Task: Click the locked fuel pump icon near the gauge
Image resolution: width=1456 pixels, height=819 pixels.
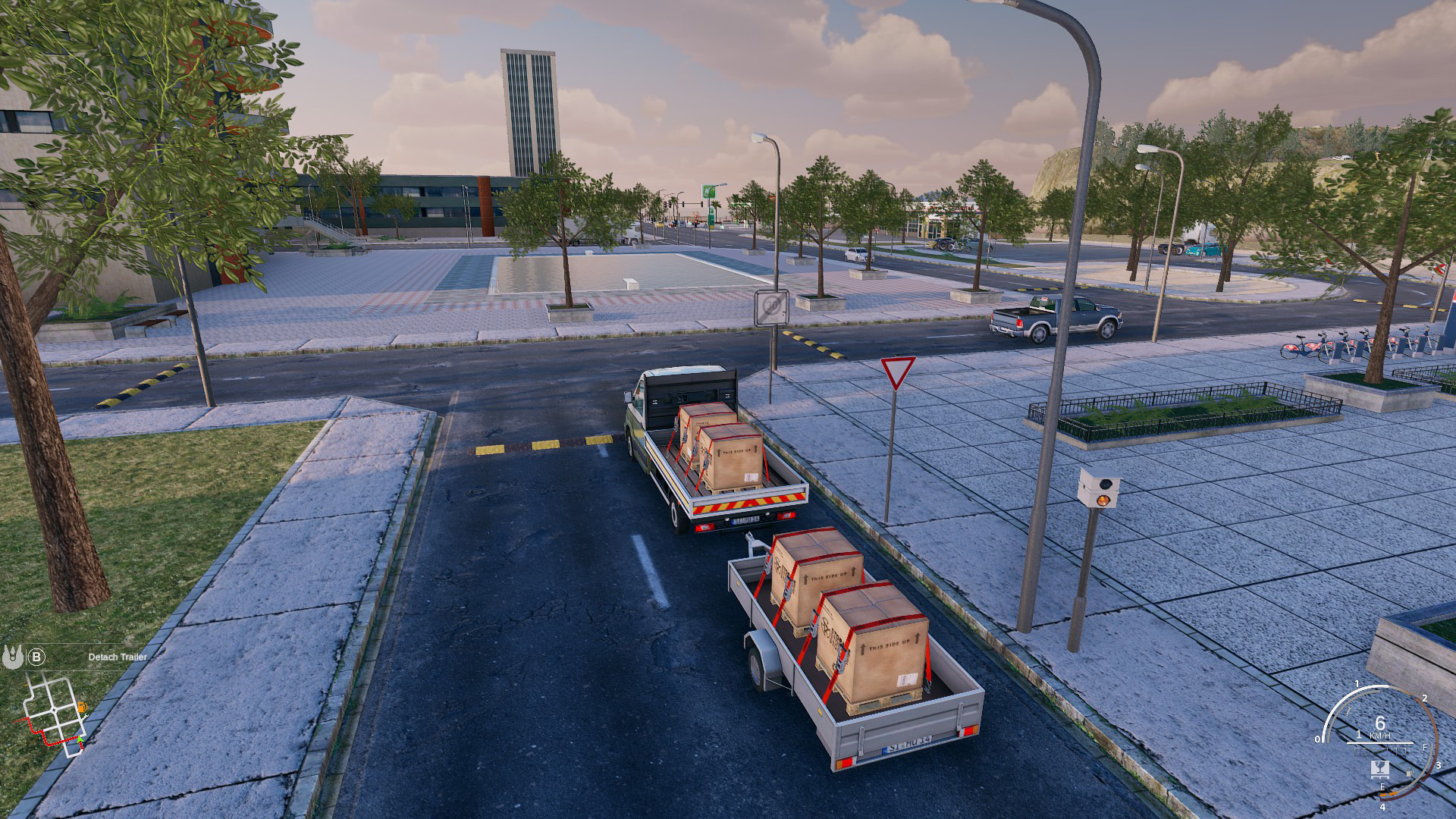Action: pos(1410,772)
